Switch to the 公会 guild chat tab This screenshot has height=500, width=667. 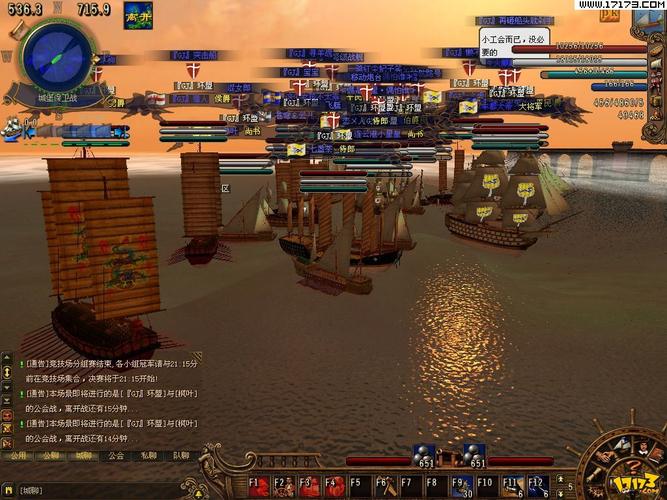coord(116,455)
